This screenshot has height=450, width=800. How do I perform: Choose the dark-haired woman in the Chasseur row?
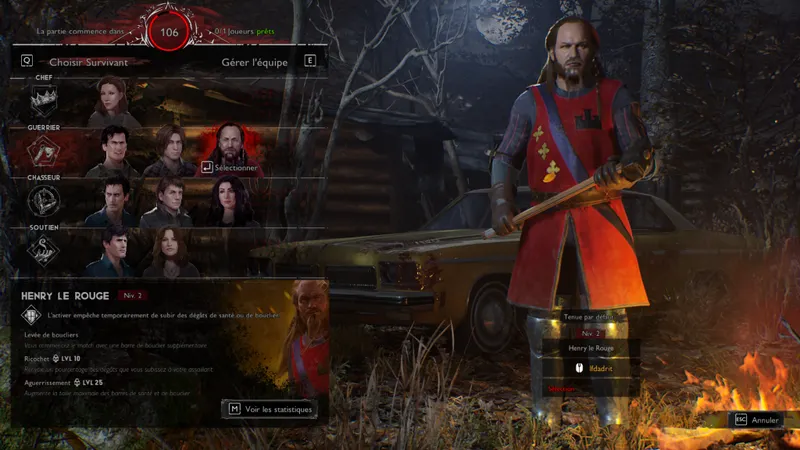(226, 202)
